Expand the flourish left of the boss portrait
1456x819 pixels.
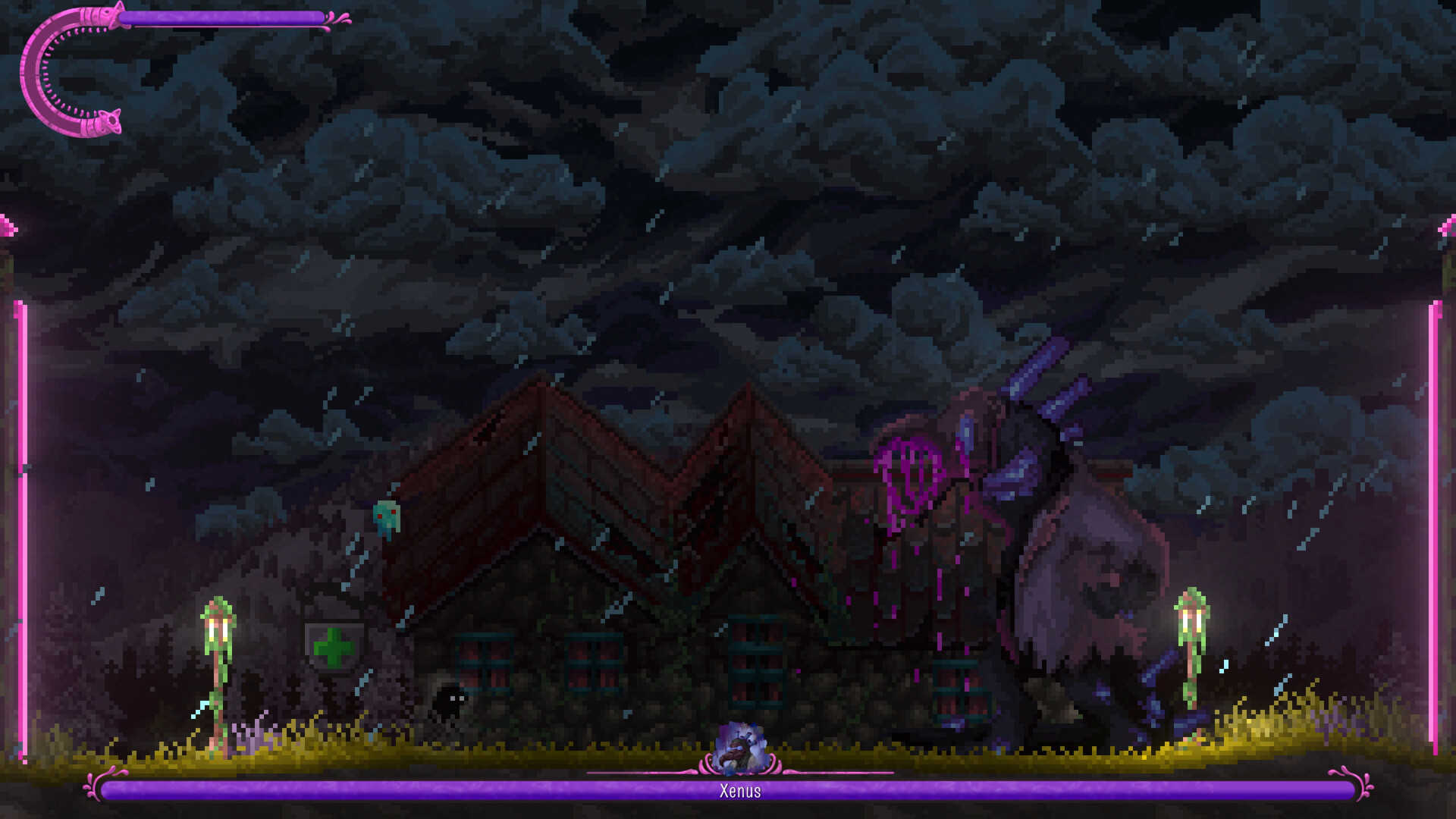[705, 766]
